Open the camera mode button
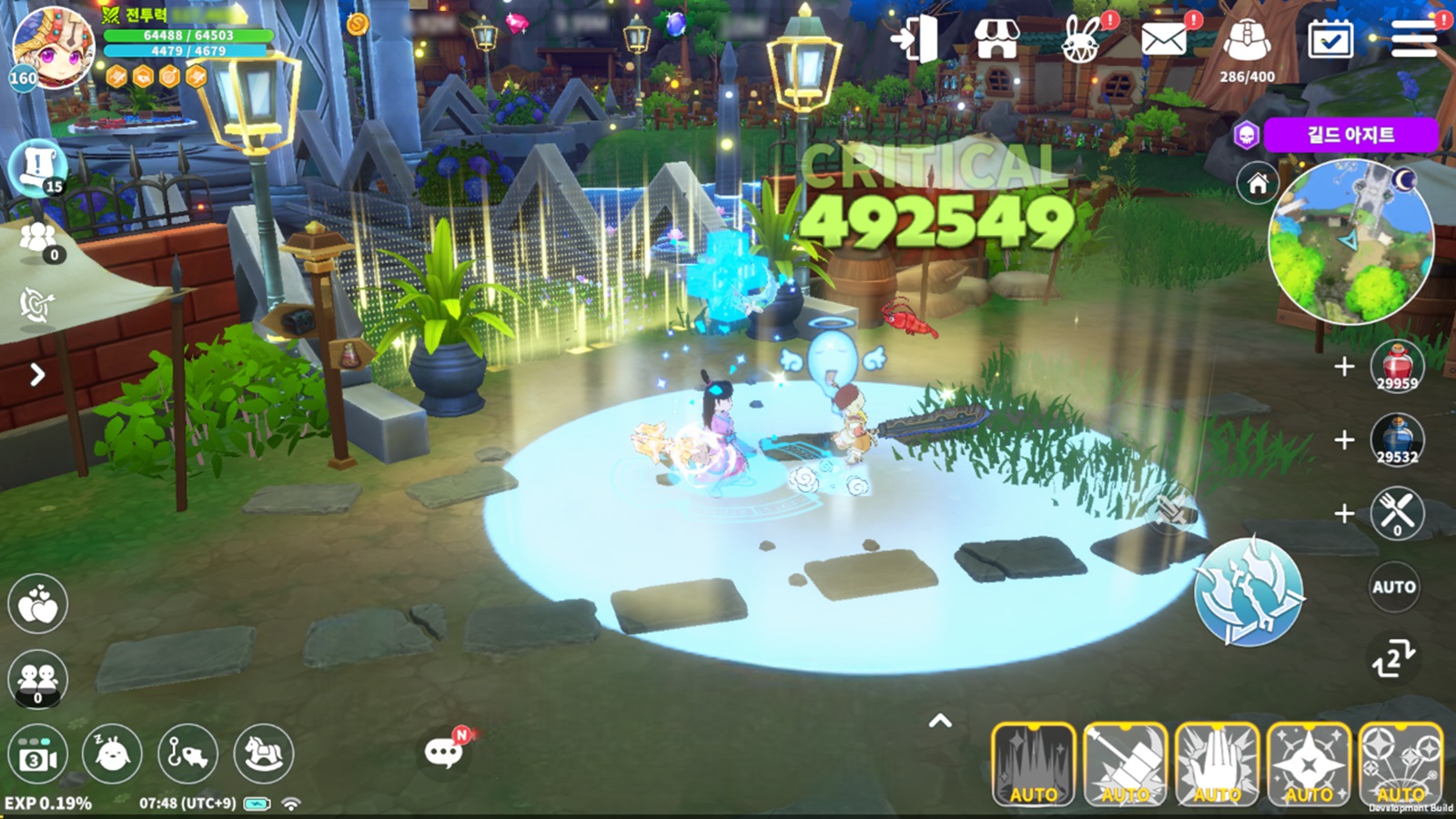This screenshot has width=1456, height=819. [37, 756]
